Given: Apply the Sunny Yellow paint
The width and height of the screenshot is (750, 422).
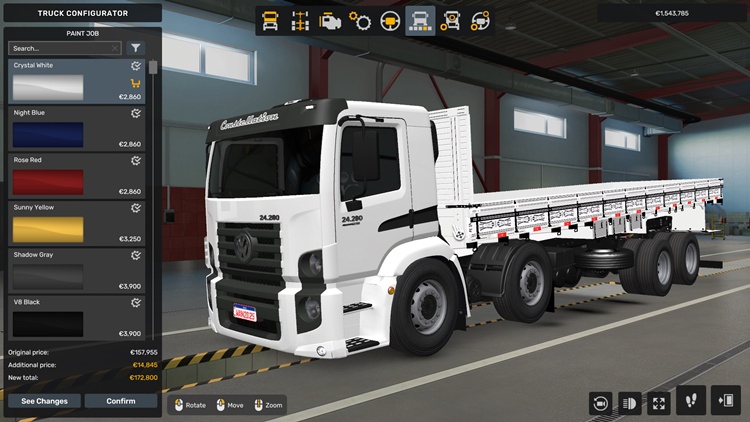Looking at the screenshot, I should (76, 223).
